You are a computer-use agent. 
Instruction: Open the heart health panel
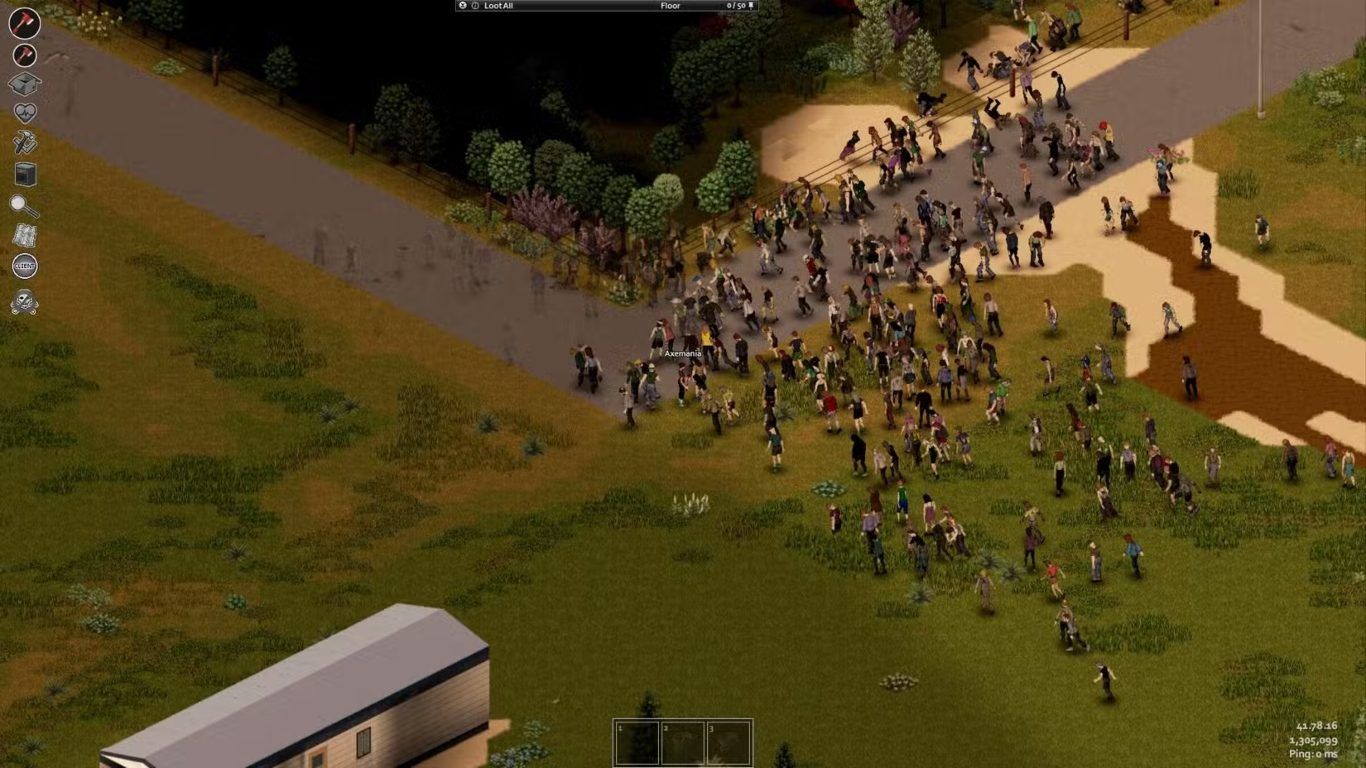pyautogui.click(x=24, y=112)
